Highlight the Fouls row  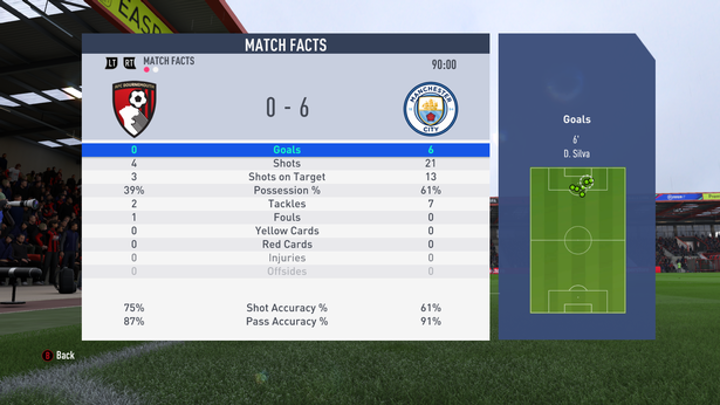(x=286, y=217)
